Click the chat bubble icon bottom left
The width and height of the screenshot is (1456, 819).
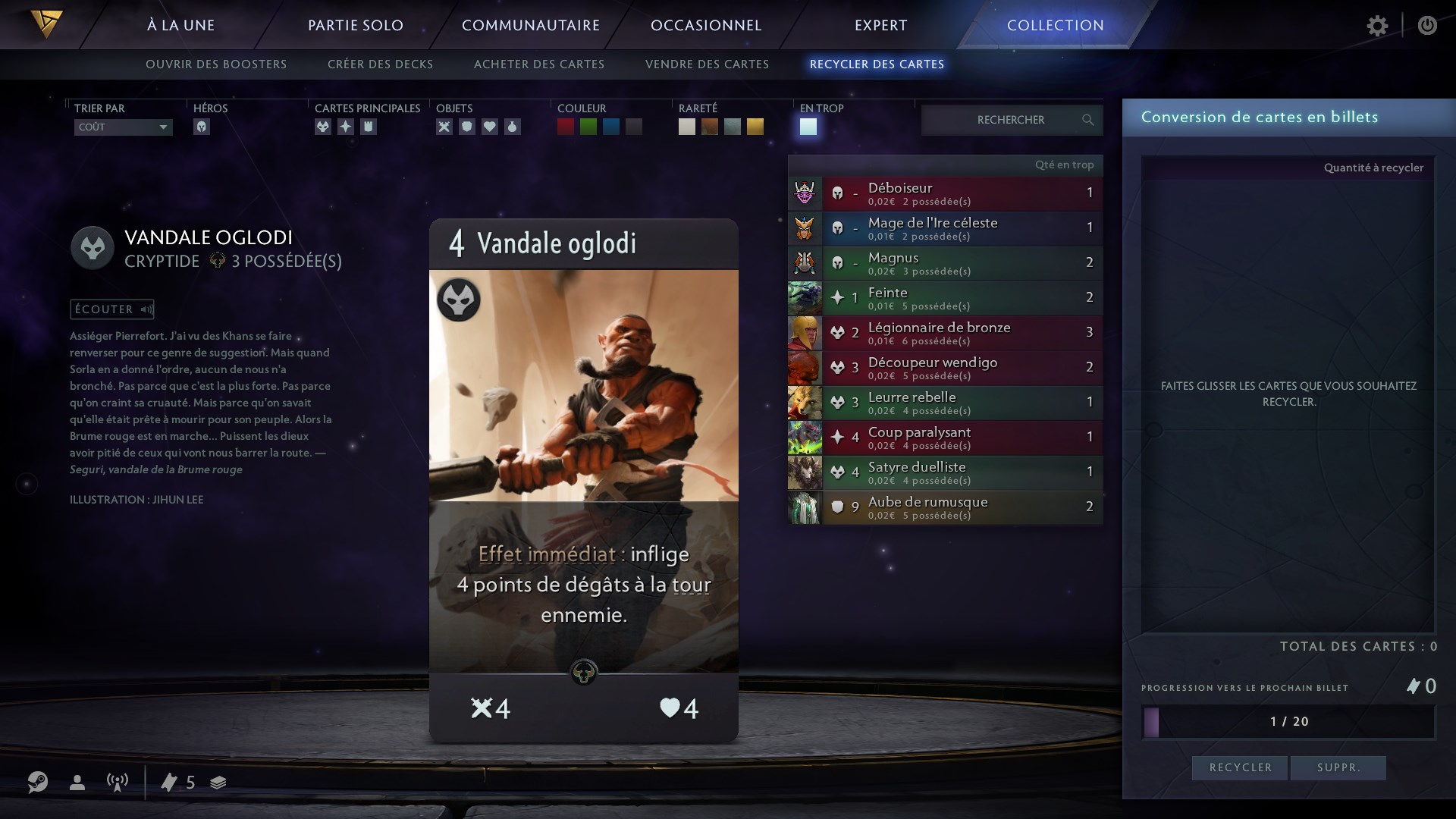point(38,783)
